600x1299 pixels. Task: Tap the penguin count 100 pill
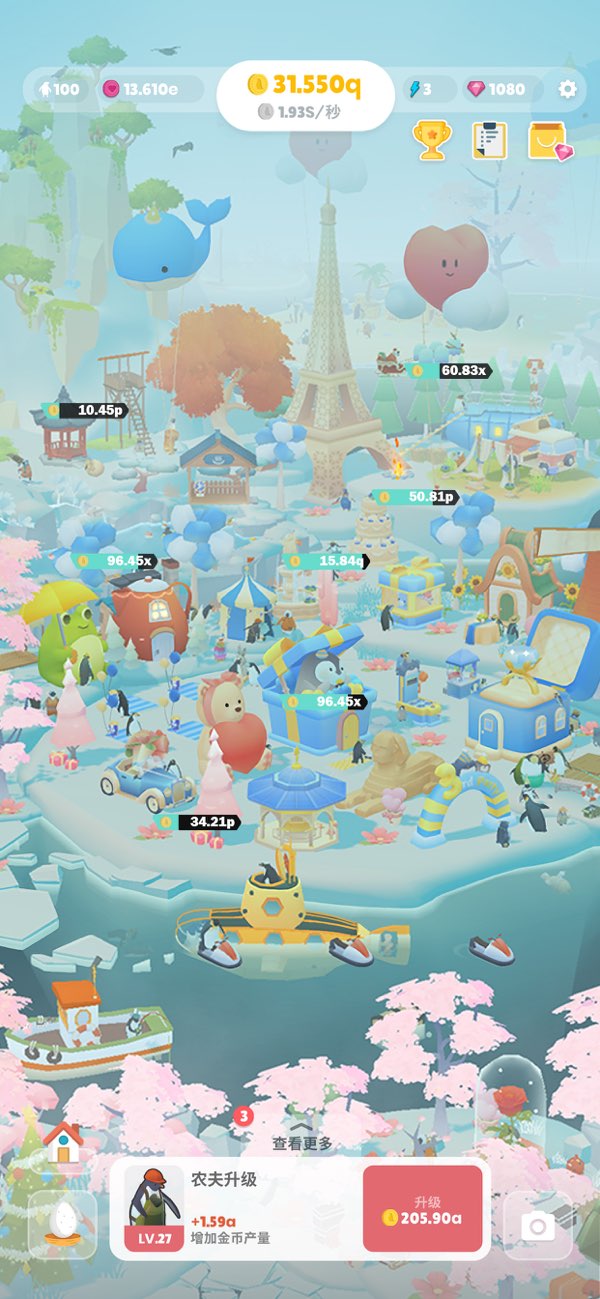[x=57, y=89]
